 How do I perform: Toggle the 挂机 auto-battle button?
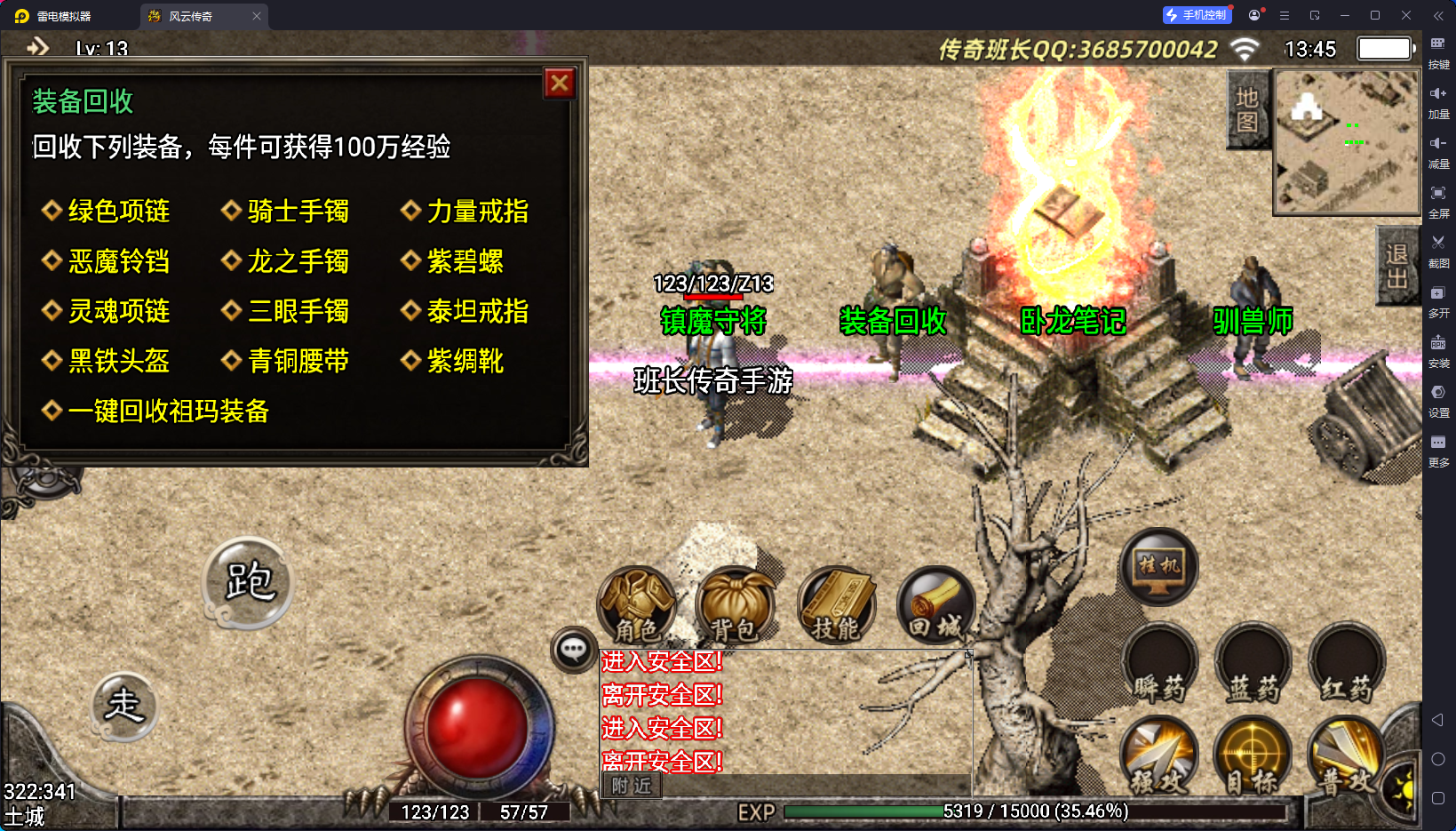pyautogui.click(x=1159, y=566)
